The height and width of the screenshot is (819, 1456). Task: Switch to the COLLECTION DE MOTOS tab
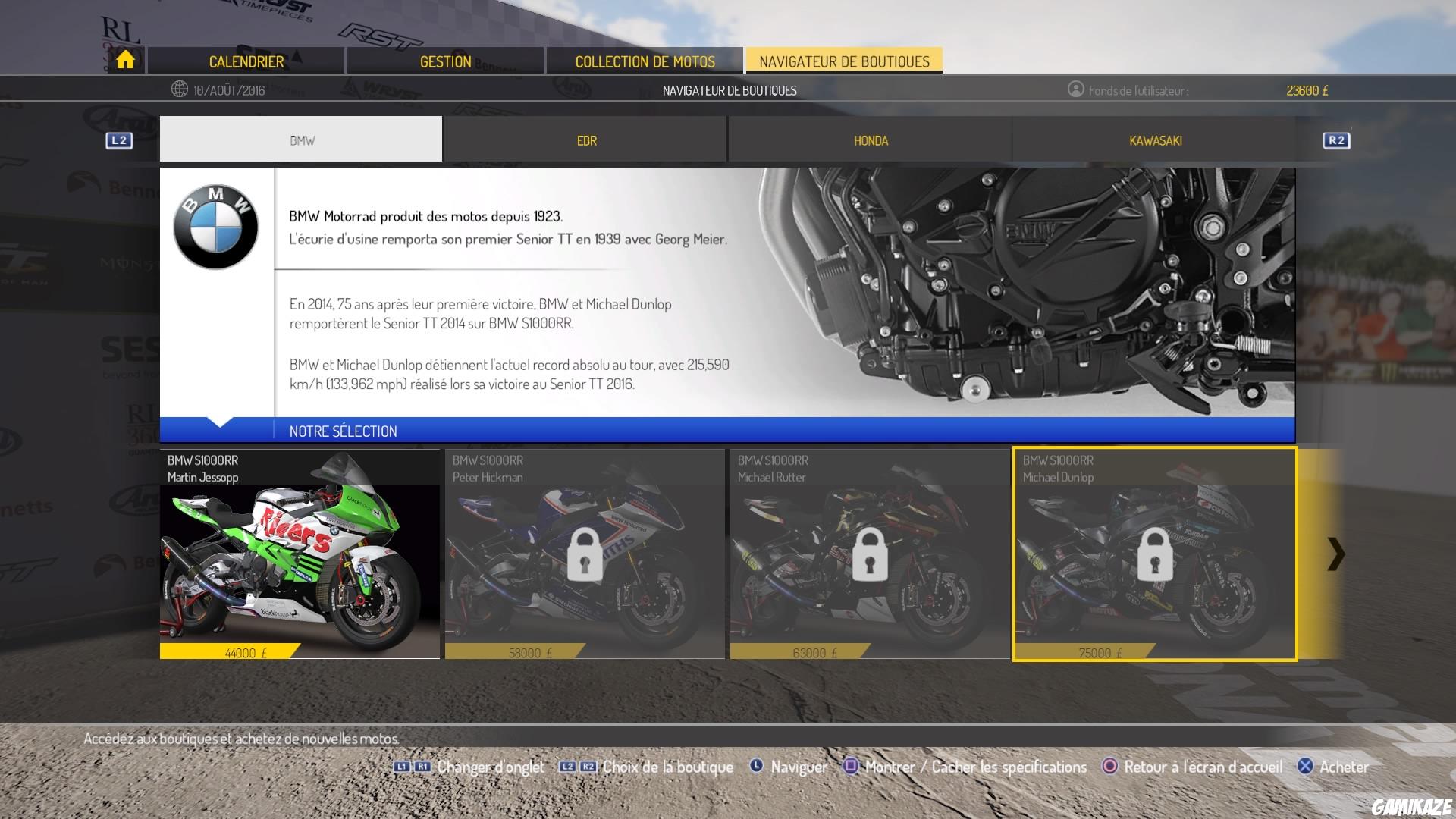[645, 61]
